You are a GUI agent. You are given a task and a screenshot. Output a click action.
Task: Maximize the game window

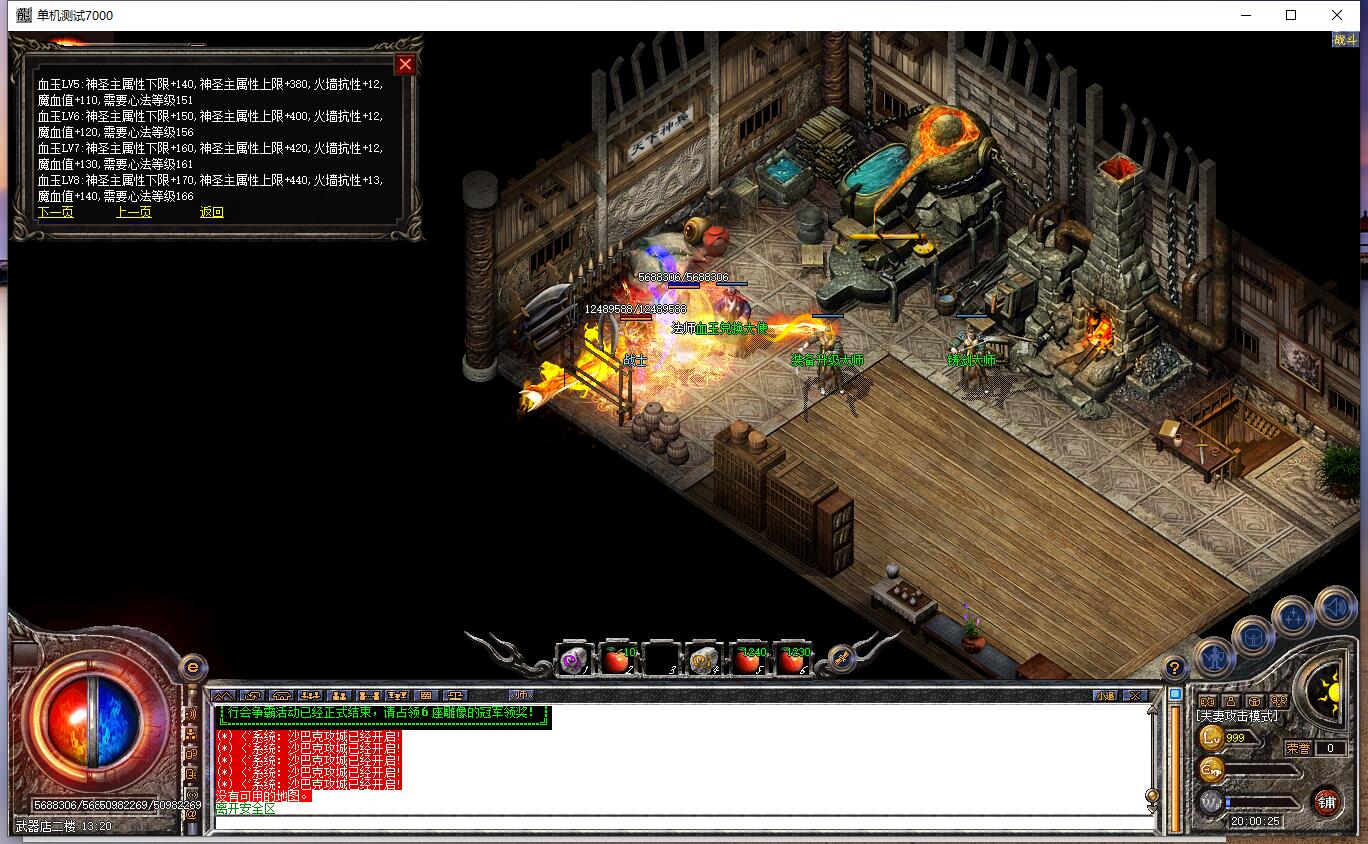tap(1291, 15)
